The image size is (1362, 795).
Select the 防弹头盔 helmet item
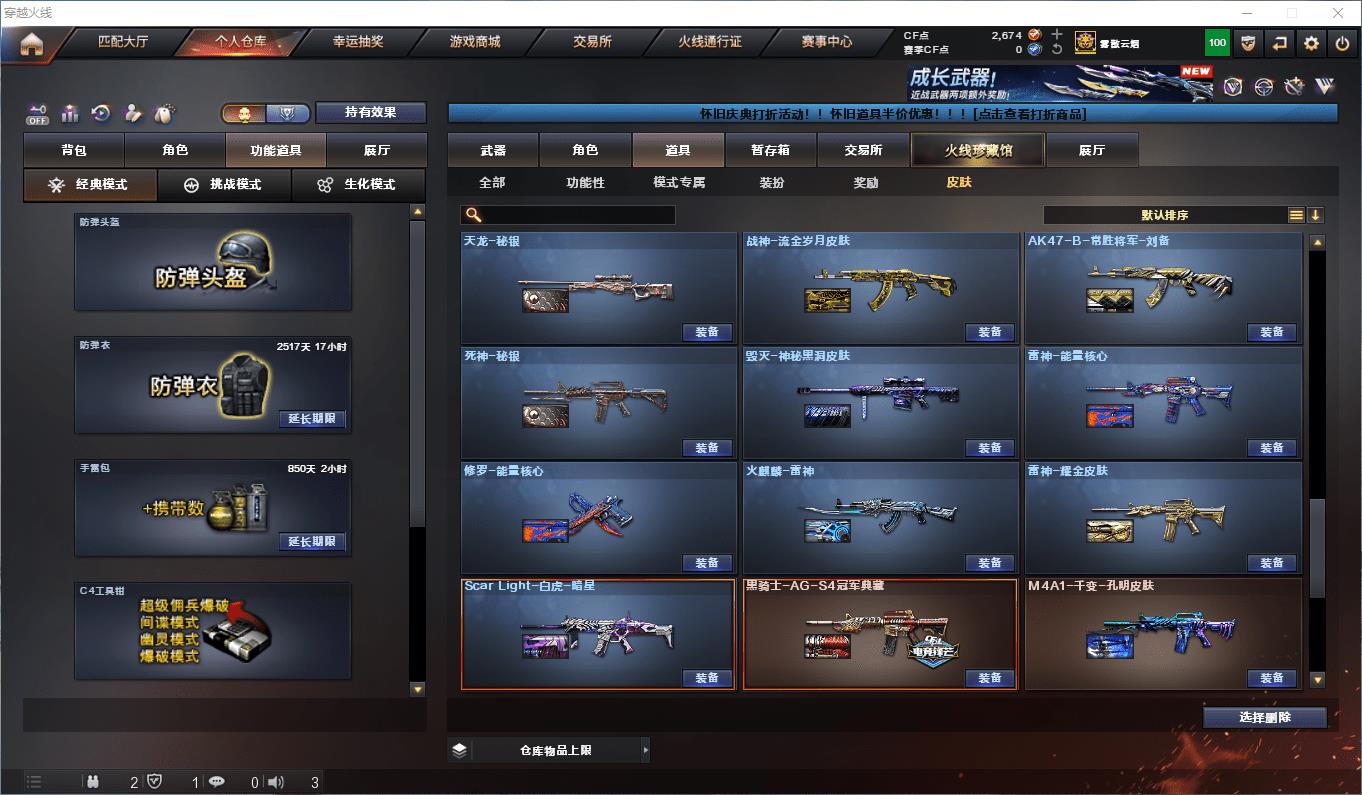click(213, 262)
